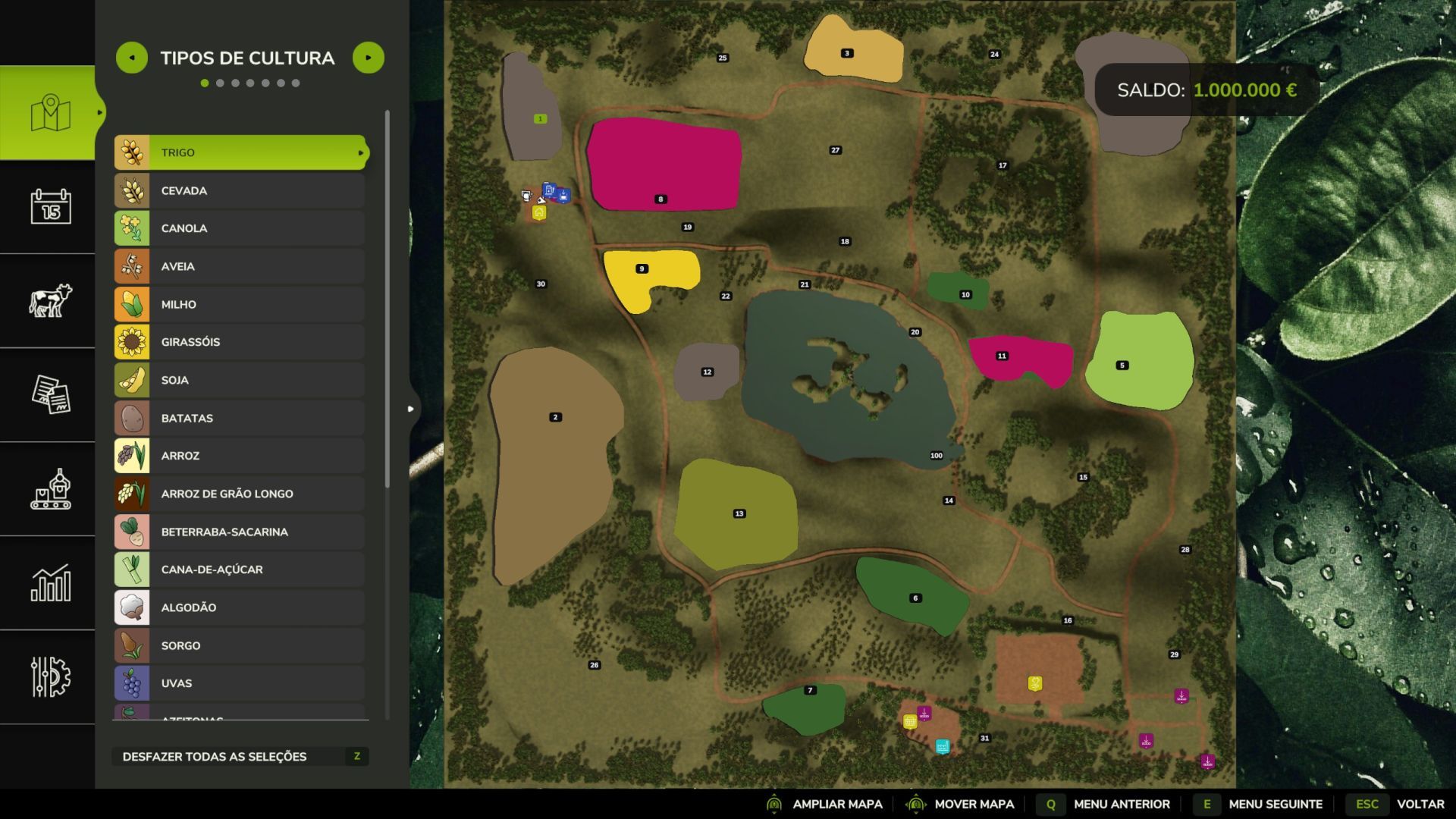Choose the Uvas crop entry

coord(240,683)
